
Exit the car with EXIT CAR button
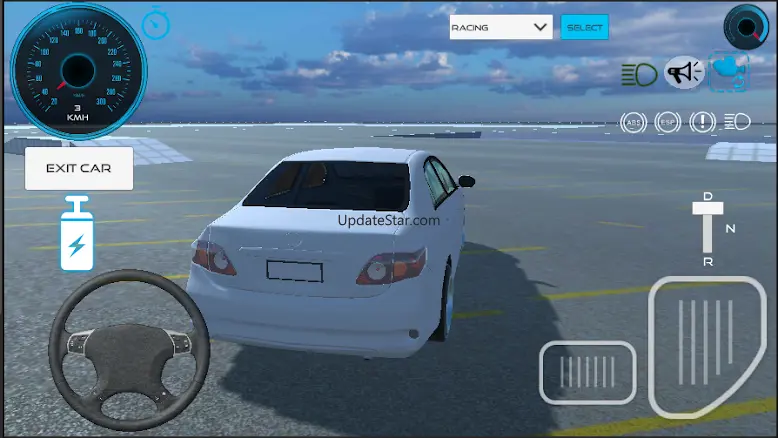click(79, 168)
